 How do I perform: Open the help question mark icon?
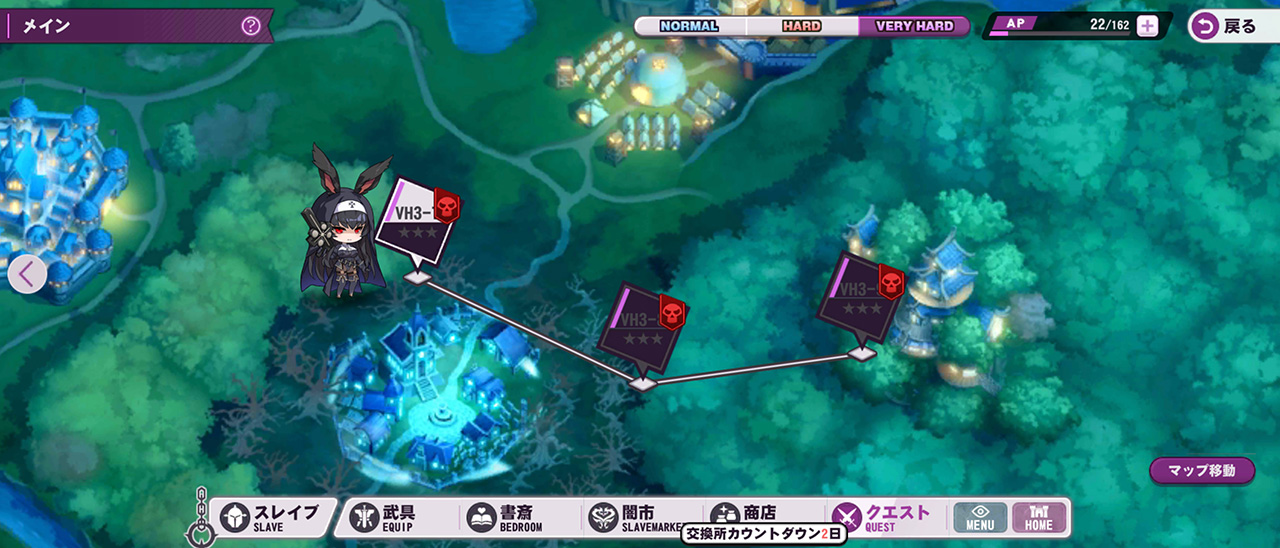251,26
